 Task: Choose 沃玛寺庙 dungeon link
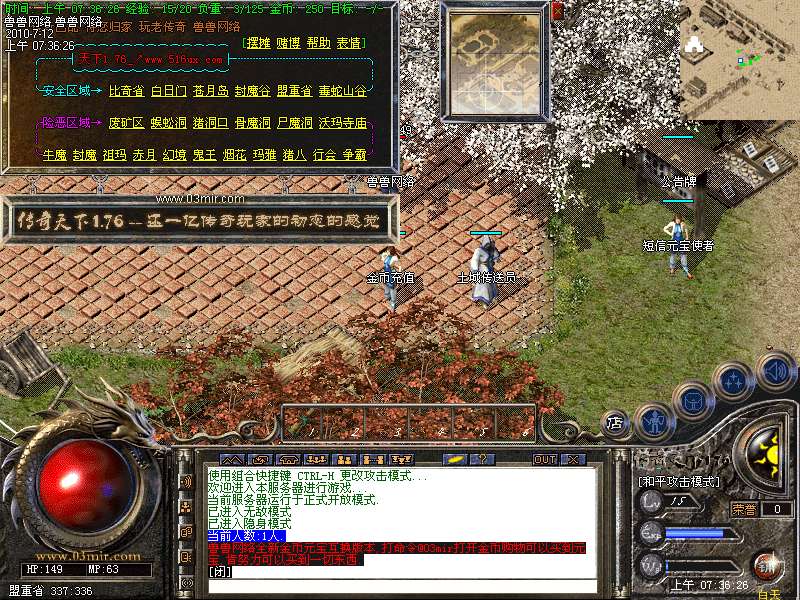click(x=342, y=123)
